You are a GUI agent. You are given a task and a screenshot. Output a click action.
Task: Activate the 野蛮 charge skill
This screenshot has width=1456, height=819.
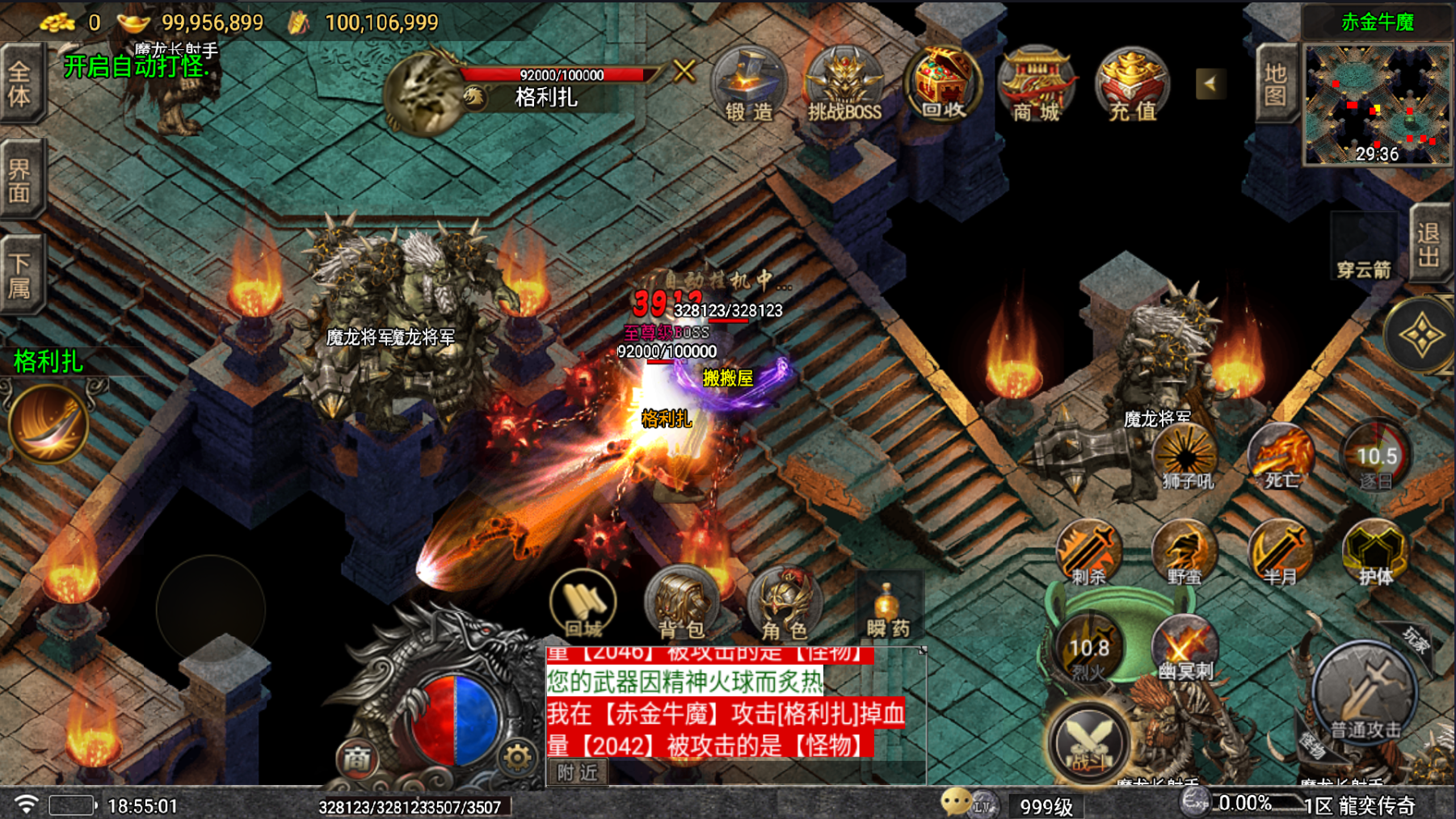pos(1184,552)
